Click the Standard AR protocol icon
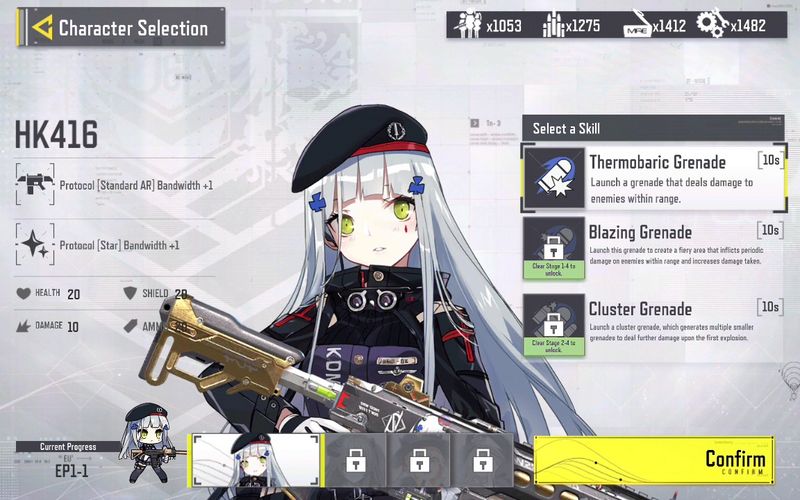Image resolution: width=800 pixels, height=500 pixels. click(35, 185)
